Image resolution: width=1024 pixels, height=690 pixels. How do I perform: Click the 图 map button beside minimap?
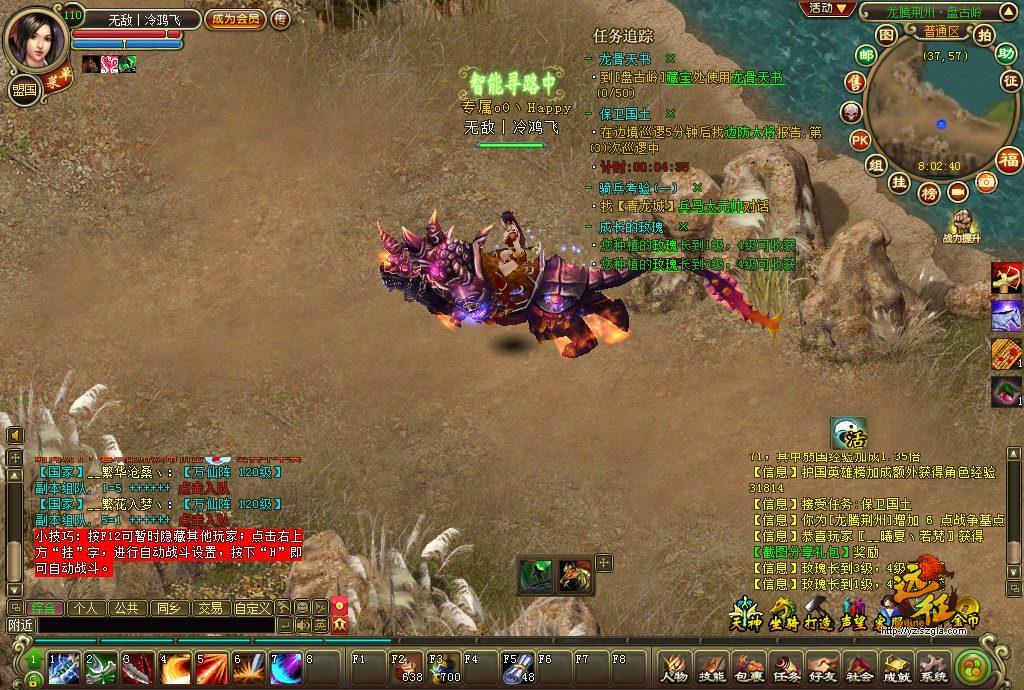(886, 34)
